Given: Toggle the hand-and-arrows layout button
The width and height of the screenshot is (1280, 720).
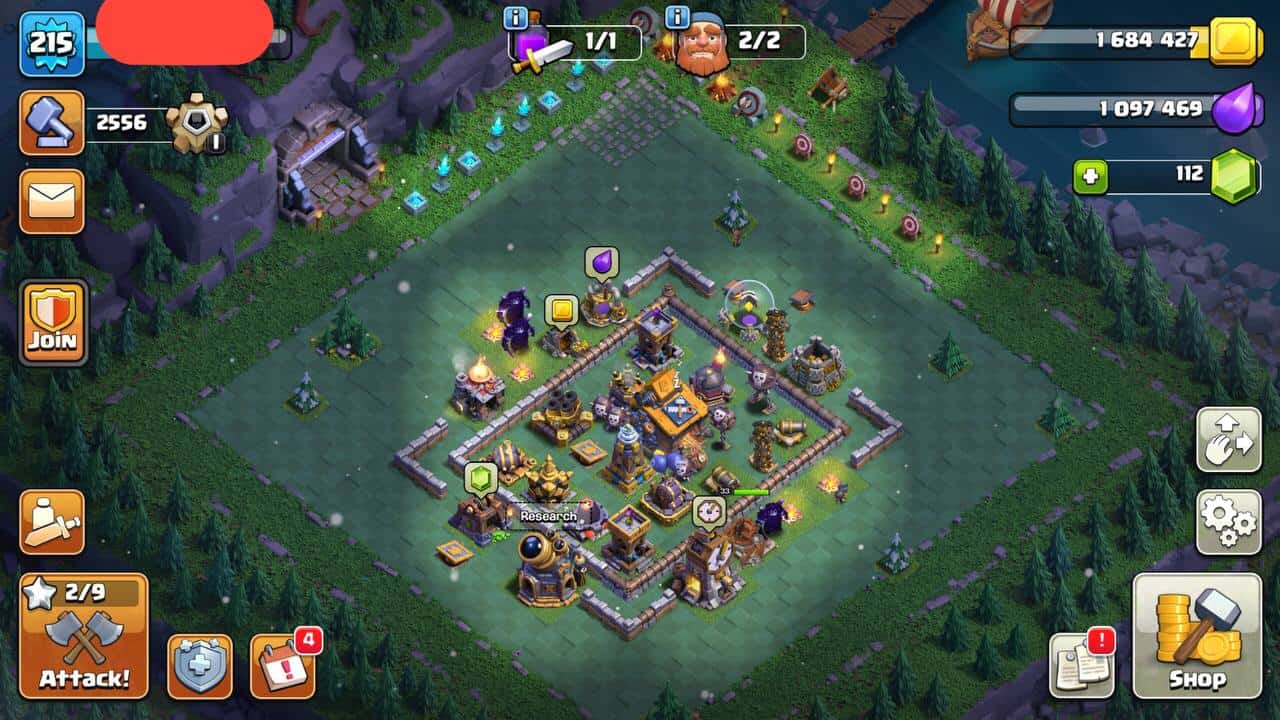Looking at the screenshot, I should coord(1228,439).
